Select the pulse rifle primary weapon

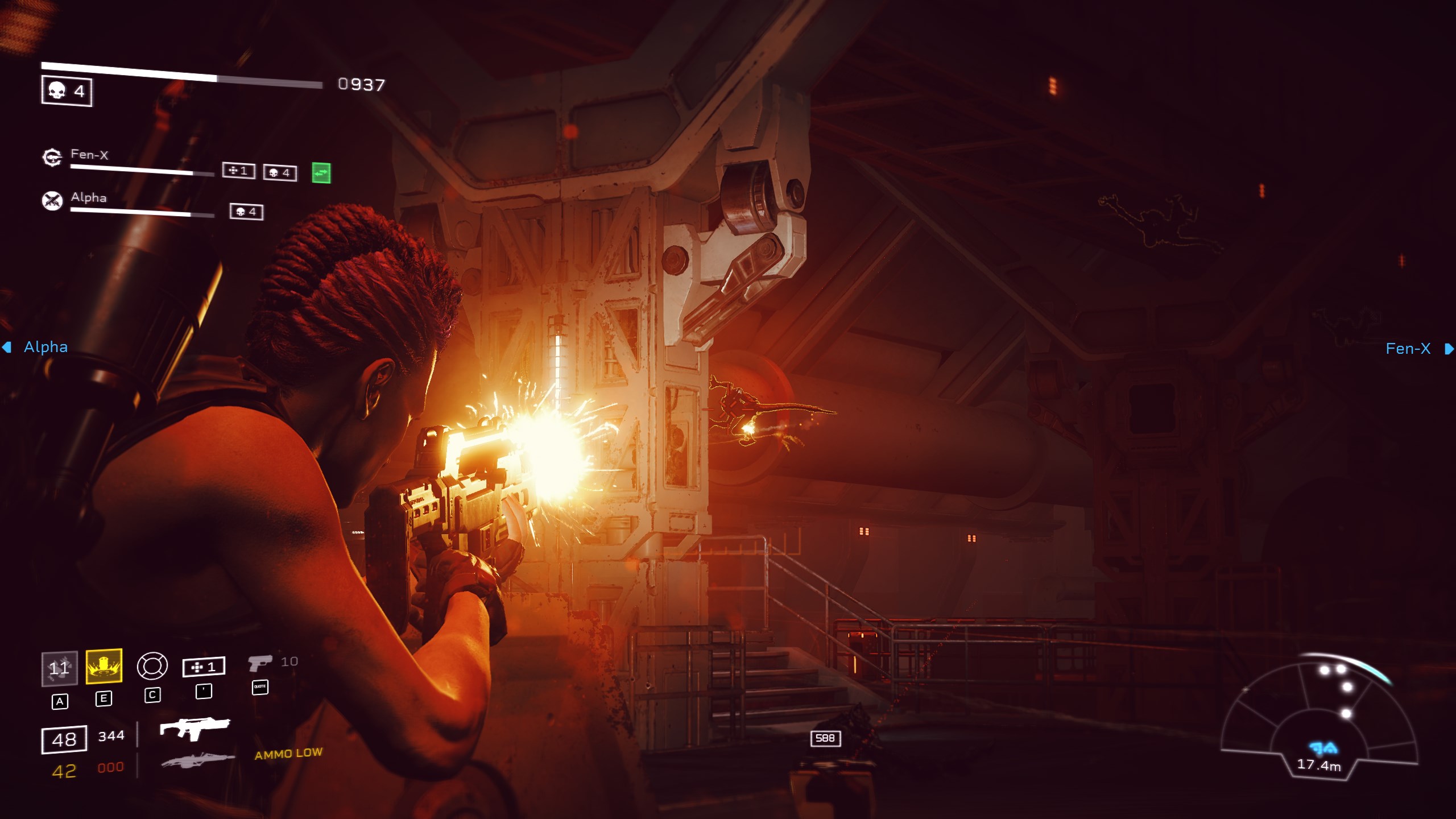point(195,728)
